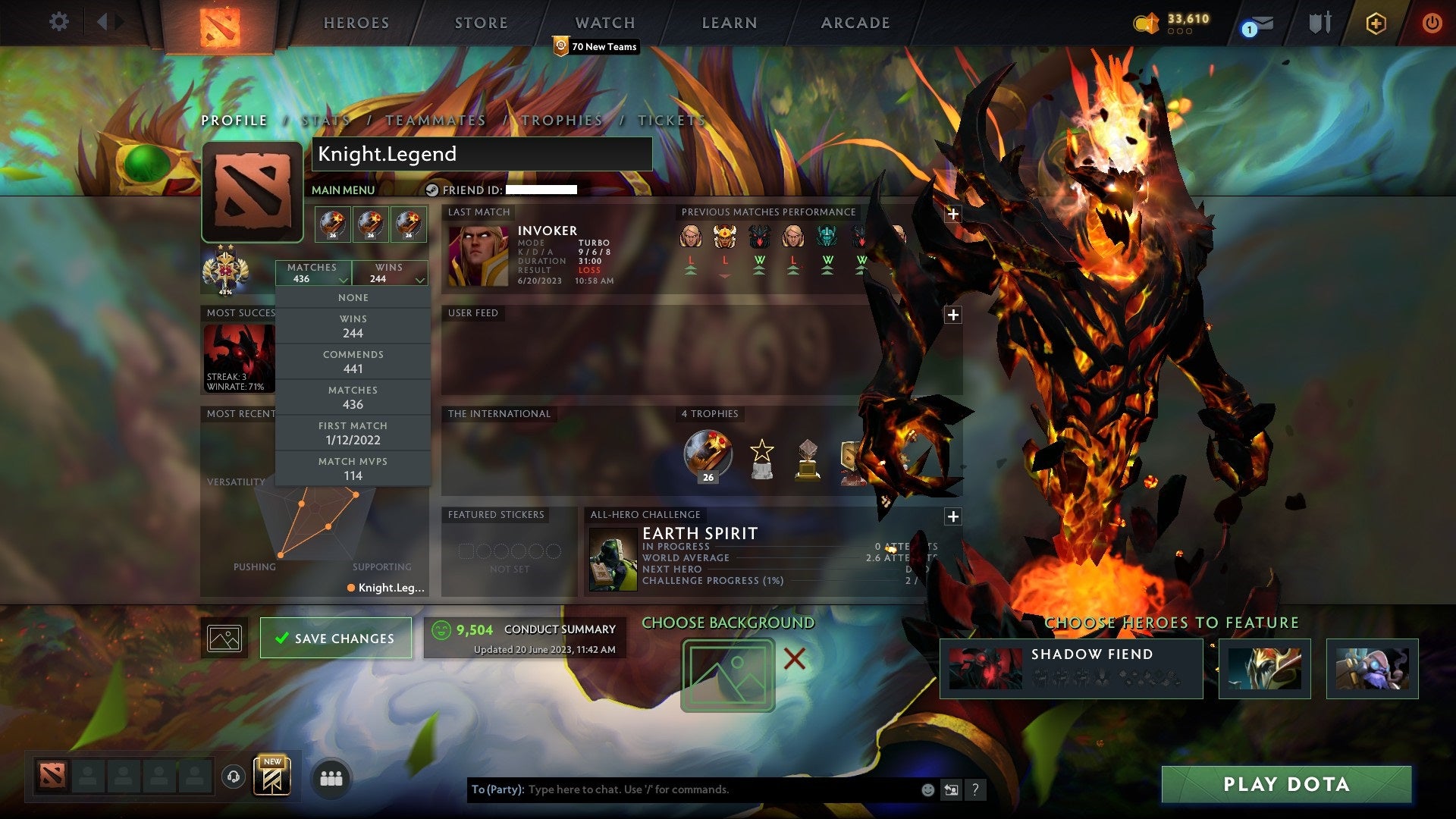Open the ARCADE menu
1456x819 pixels.
coord(855,23)
